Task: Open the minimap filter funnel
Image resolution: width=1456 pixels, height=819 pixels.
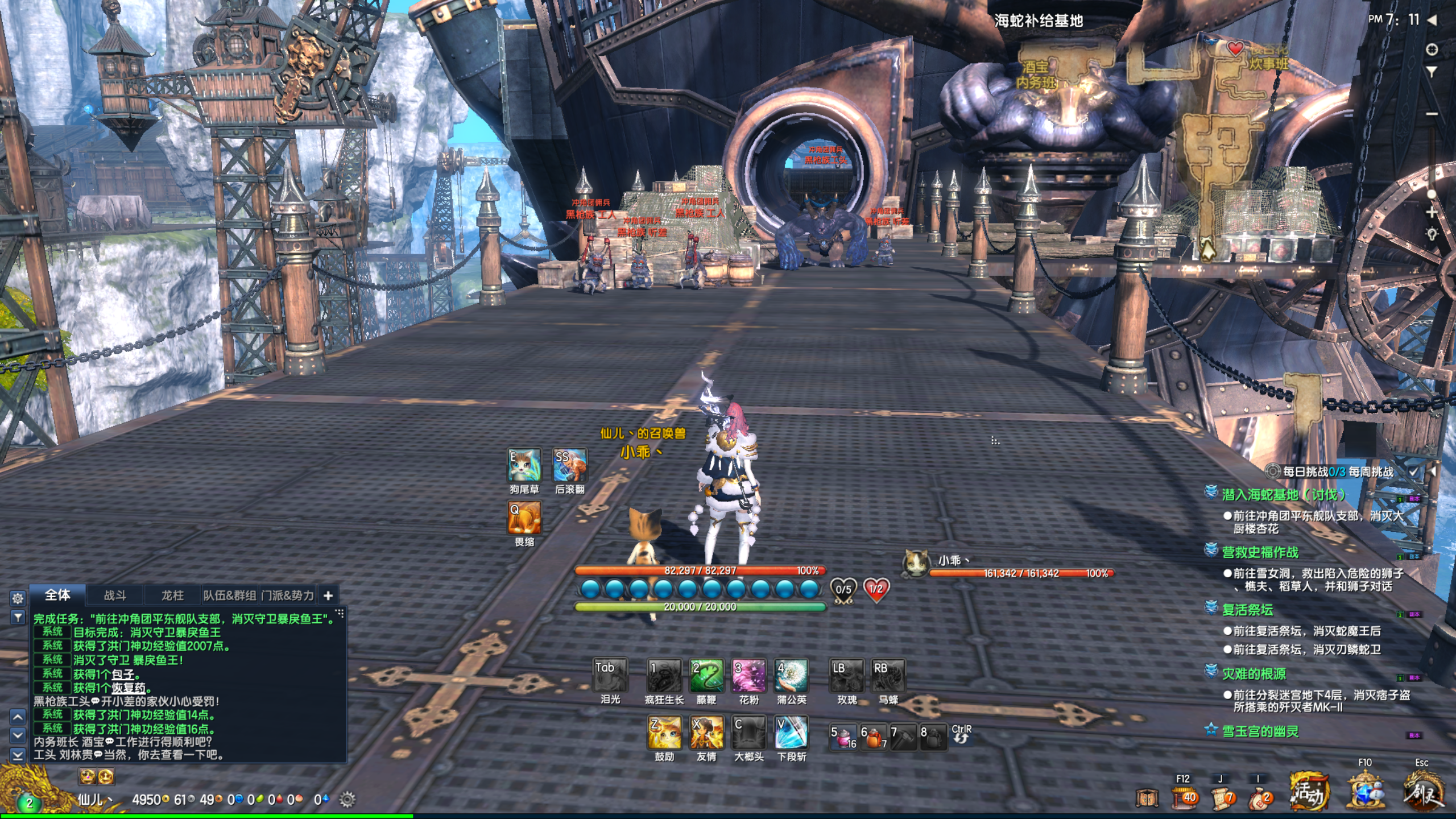Action: [x=1432, y=72]
